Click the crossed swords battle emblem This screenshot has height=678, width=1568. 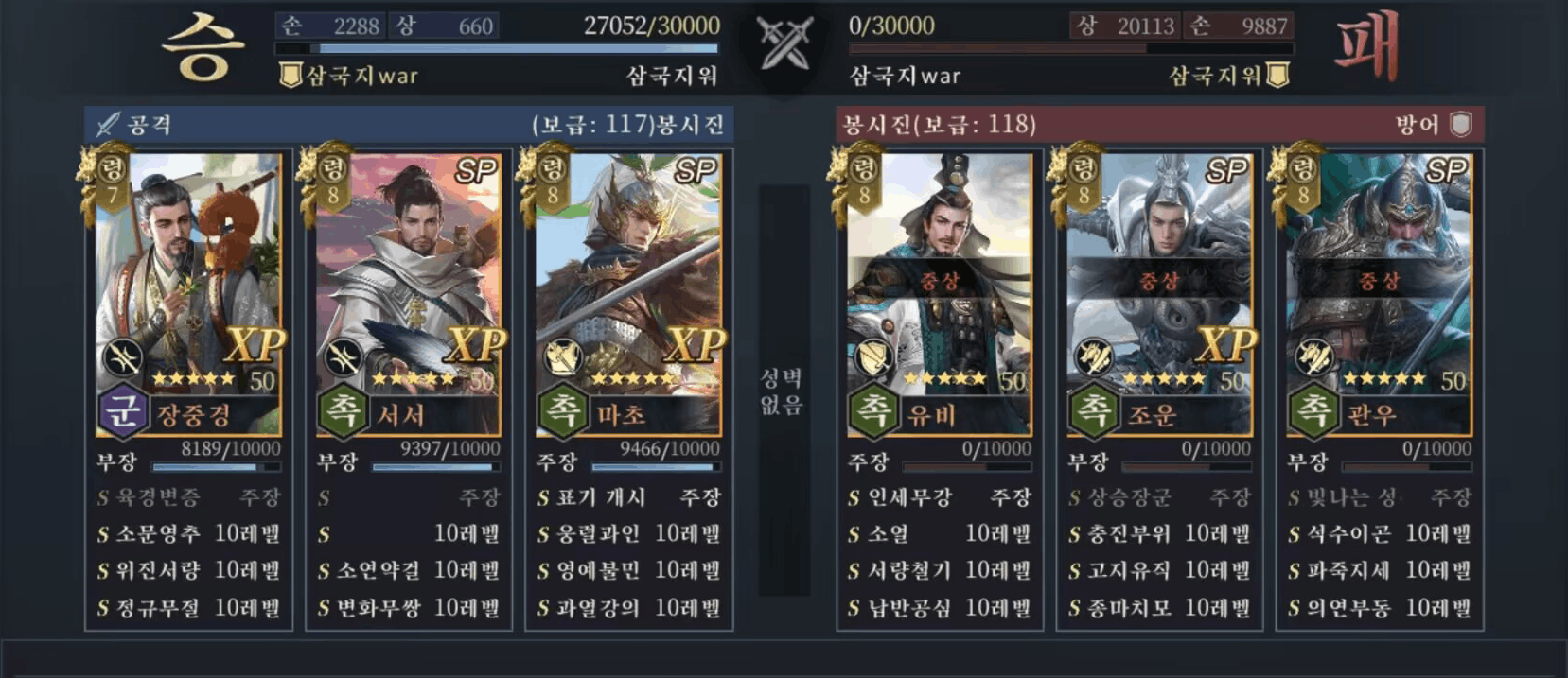784,44
